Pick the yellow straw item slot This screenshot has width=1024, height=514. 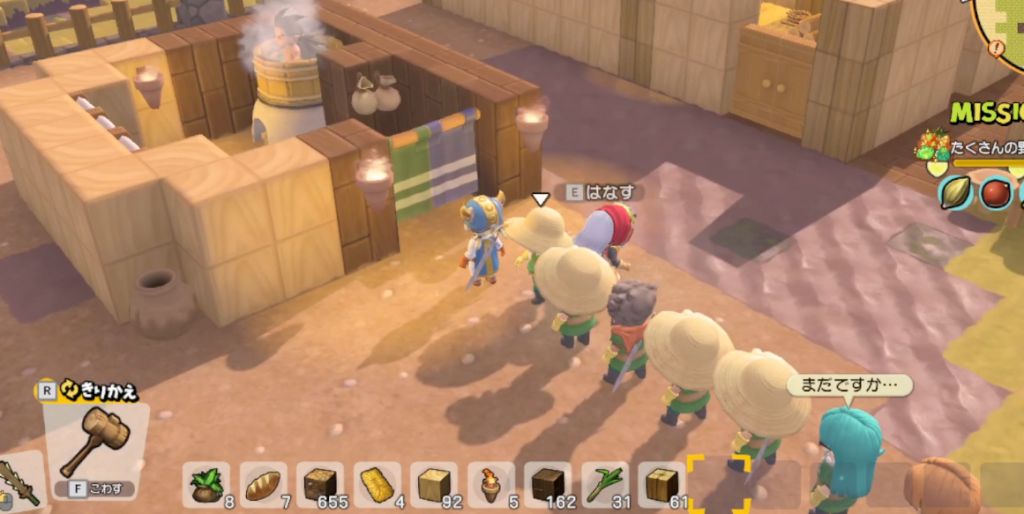(x=377, y=484)
